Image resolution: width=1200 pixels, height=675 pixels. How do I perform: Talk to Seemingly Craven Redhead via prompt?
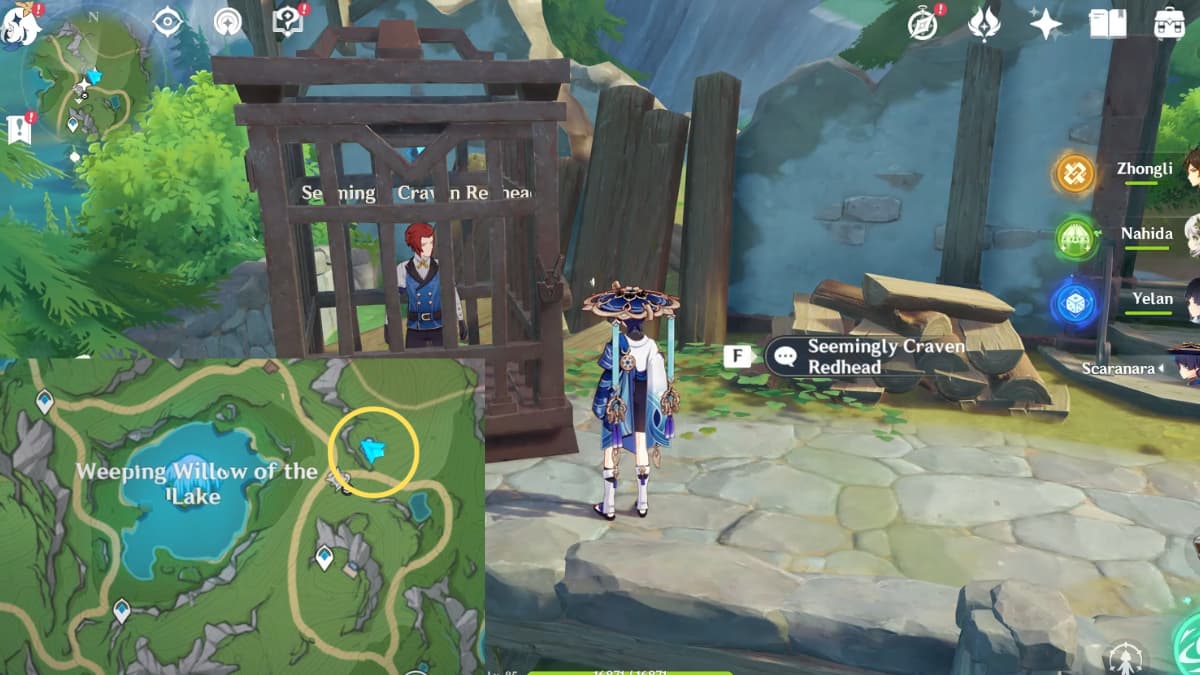coord(866,357)
